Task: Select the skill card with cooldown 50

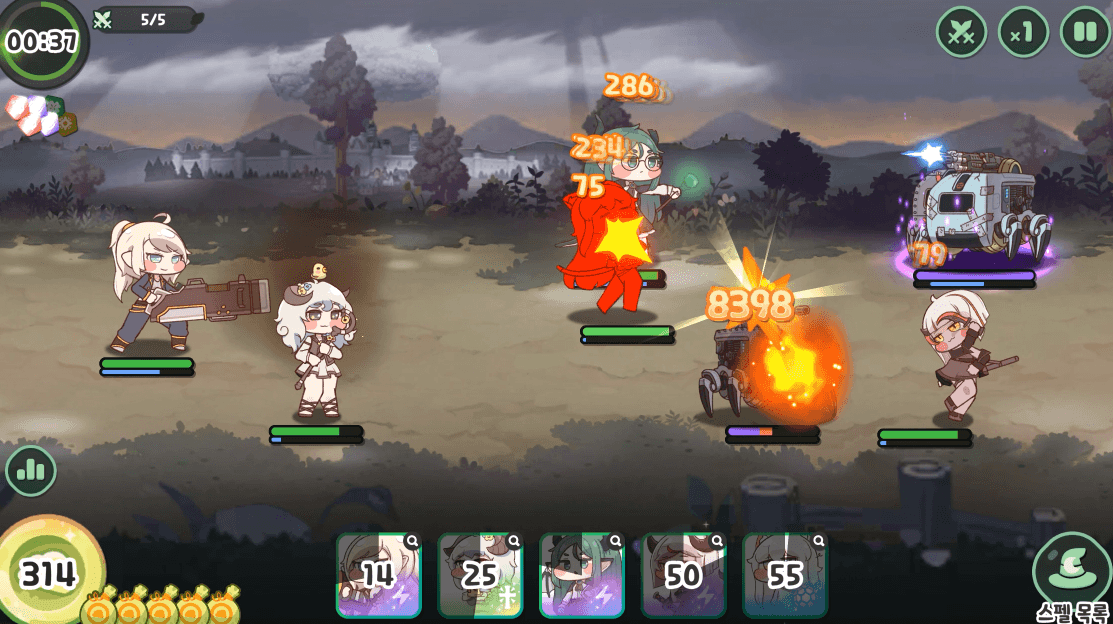Action: 683,575
